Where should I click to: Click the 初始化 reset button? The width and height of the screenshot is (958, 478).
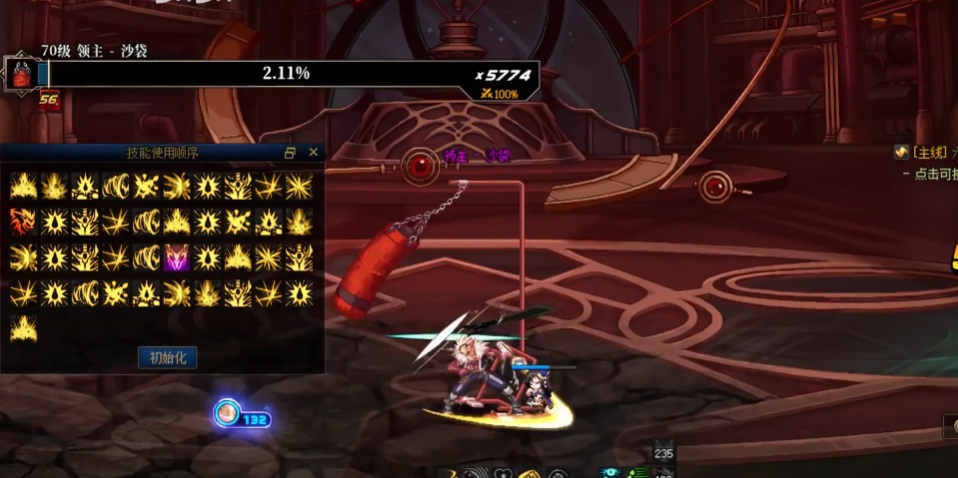[x=167, y=357]
